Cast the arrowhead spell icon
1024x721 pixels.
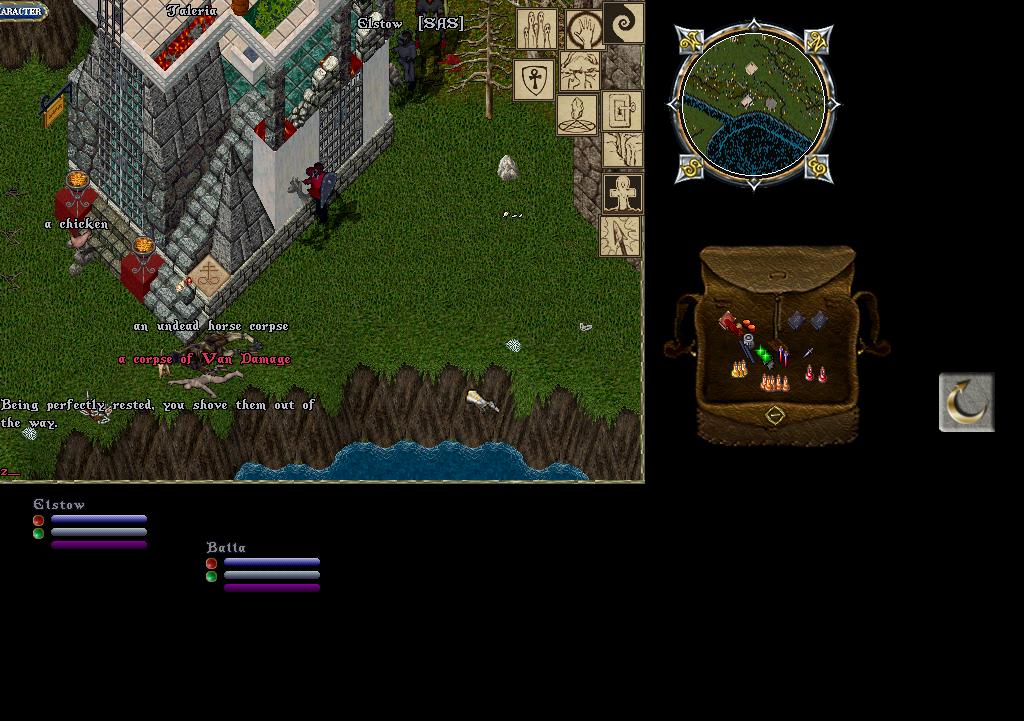pos(620,236)
